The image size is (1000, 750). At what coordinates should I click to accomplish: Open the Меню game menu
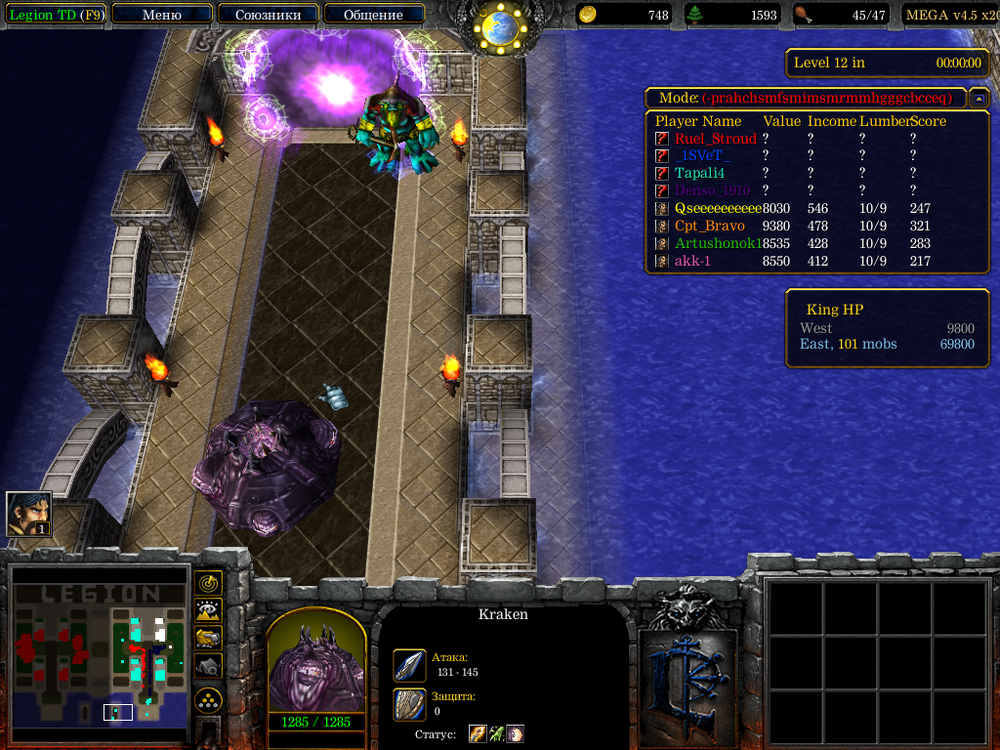162,15
